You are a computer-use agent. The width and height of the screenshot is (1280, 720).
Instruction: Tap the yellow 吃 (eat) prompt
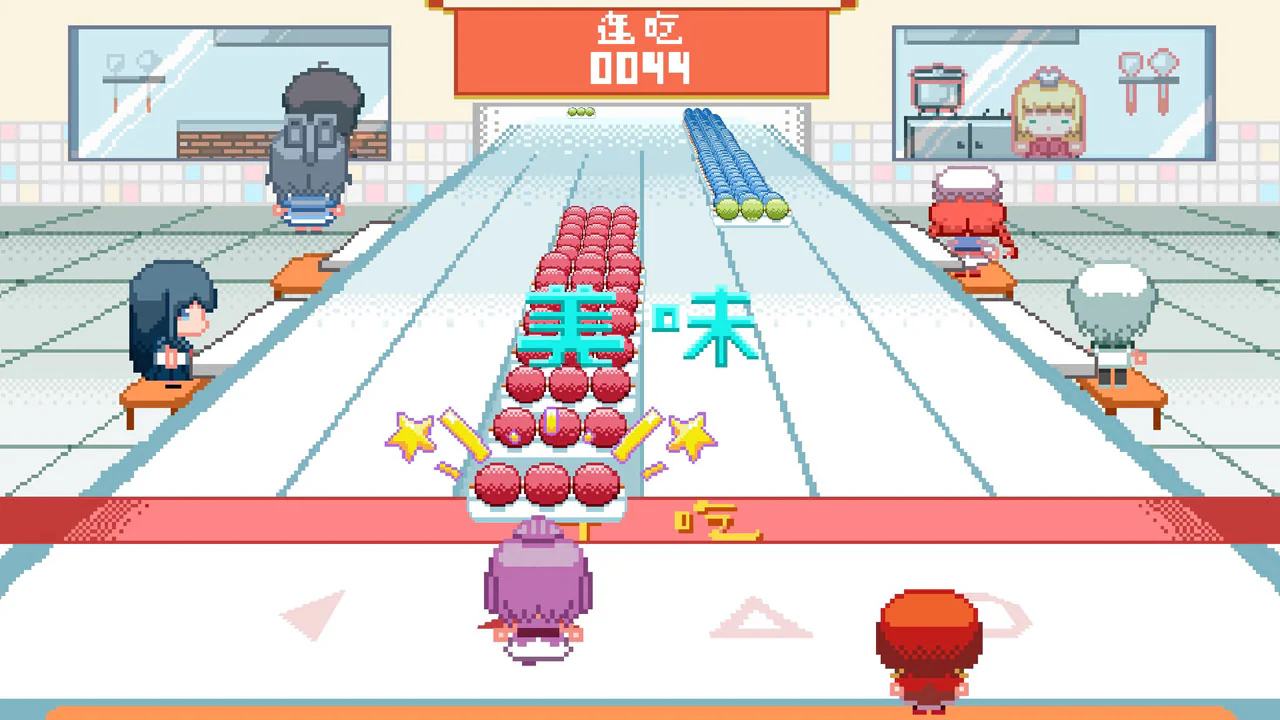(x=718, y=520)
